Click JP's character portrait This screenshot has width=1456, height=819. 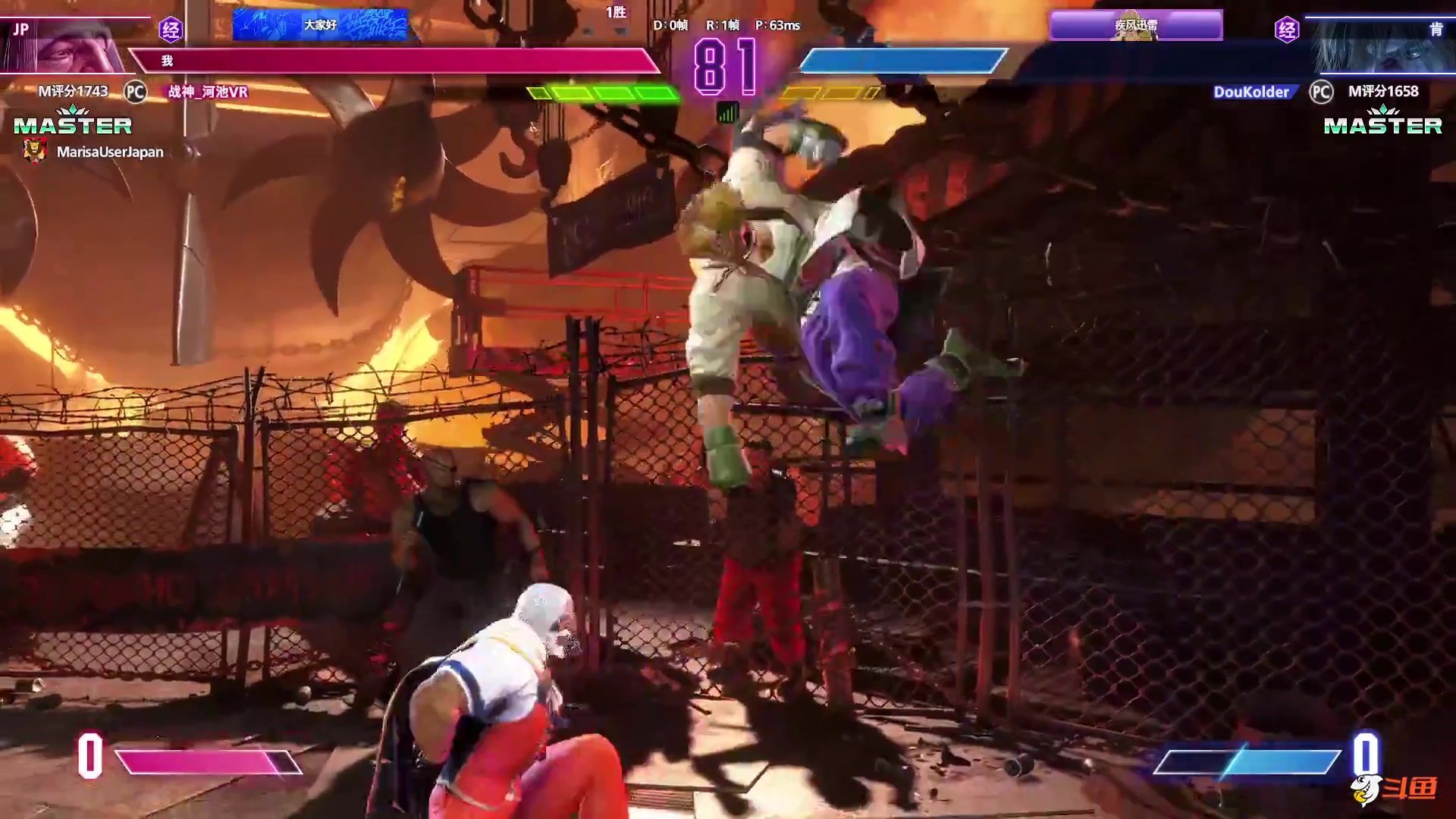(68, 45)
